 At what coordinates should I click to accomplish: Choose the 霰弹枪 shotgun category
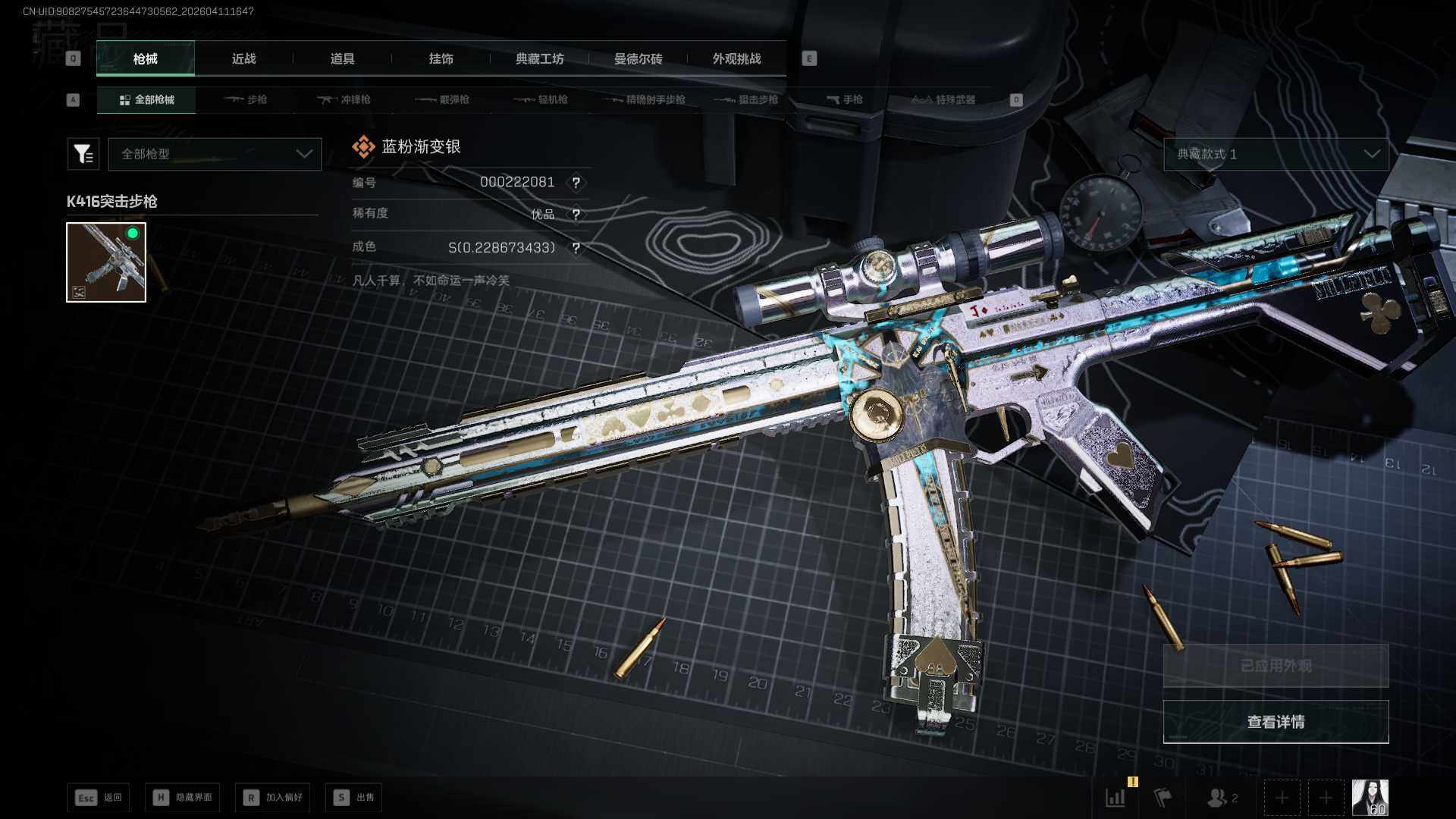tap(443, 99)
